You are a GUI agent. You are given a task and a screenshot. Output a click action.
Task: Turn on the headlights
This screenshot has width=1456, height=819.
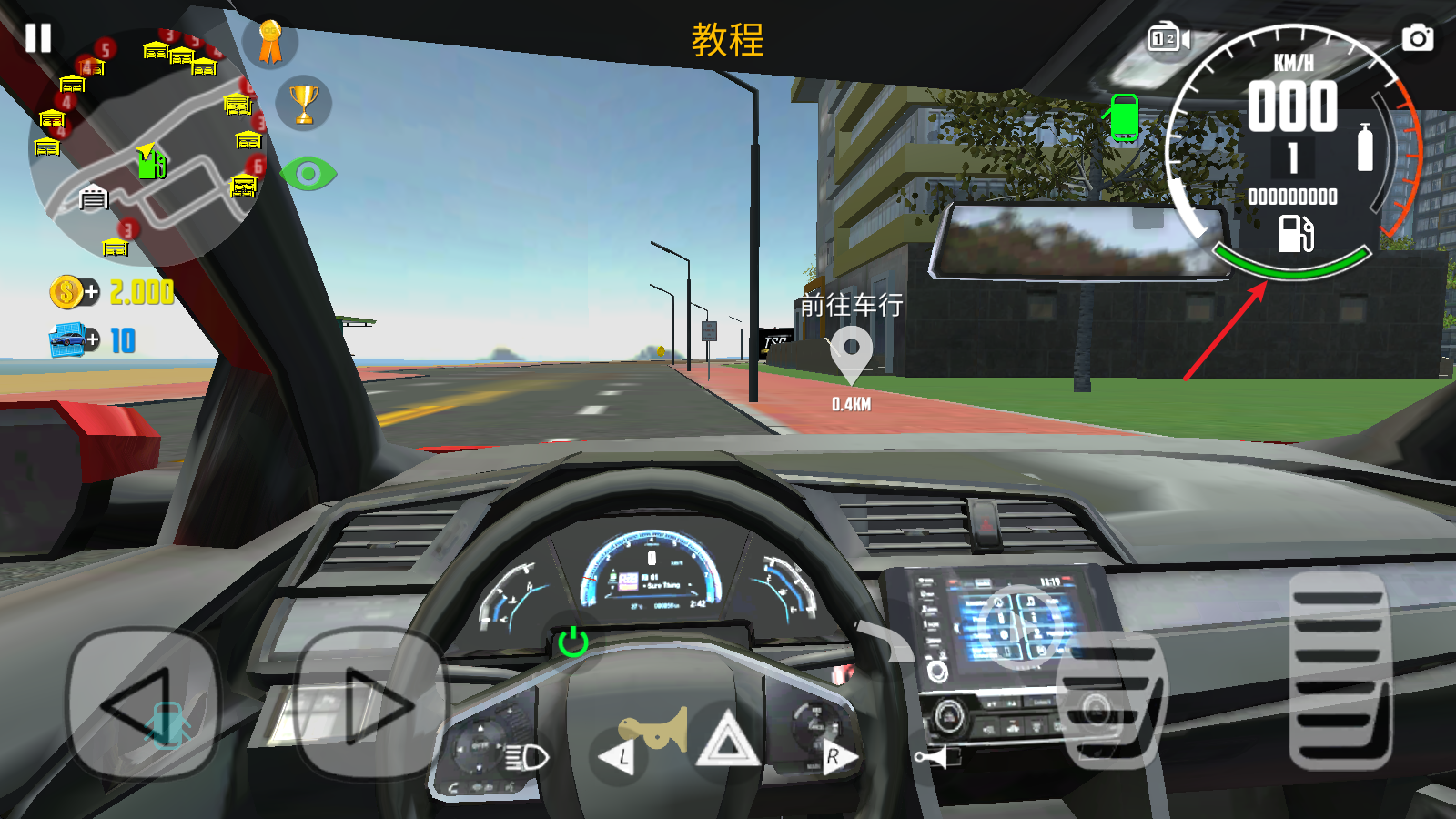(x=526, y=756)
